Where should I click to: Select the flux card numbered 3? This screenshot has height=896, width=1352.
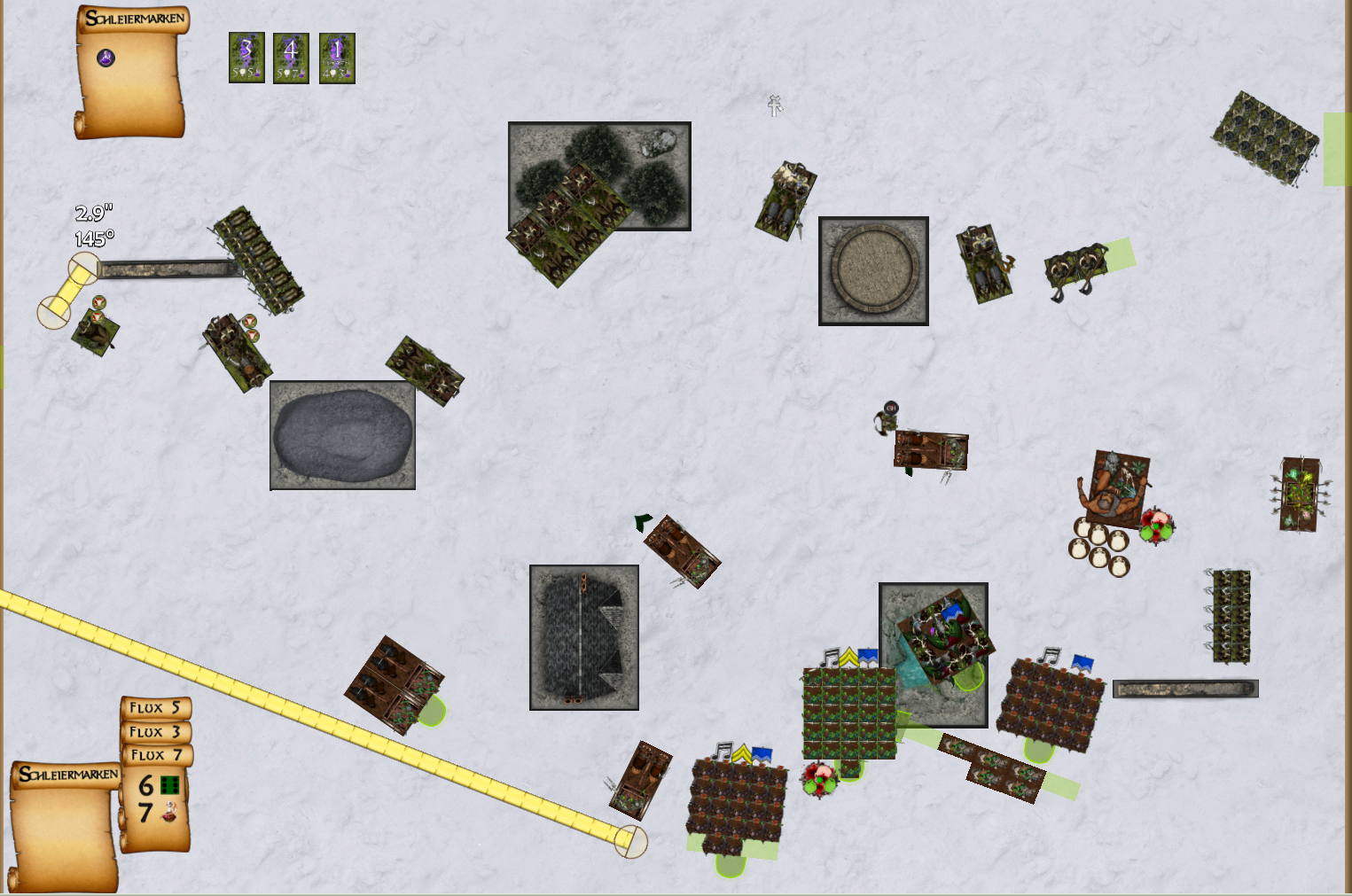tap(246, 58)
